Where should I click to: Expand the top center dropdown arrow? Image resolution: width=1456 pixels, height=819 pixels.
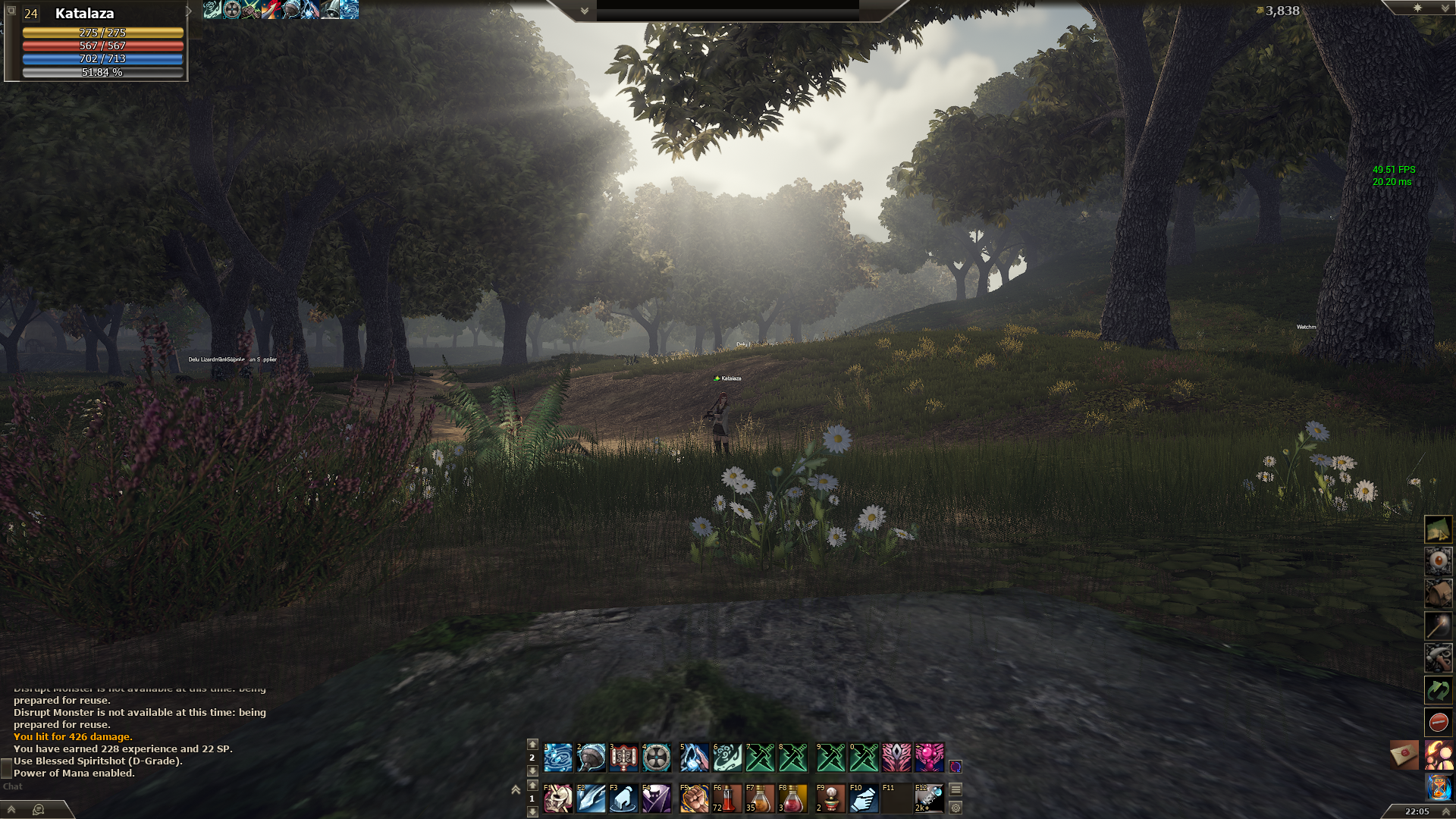585,11
